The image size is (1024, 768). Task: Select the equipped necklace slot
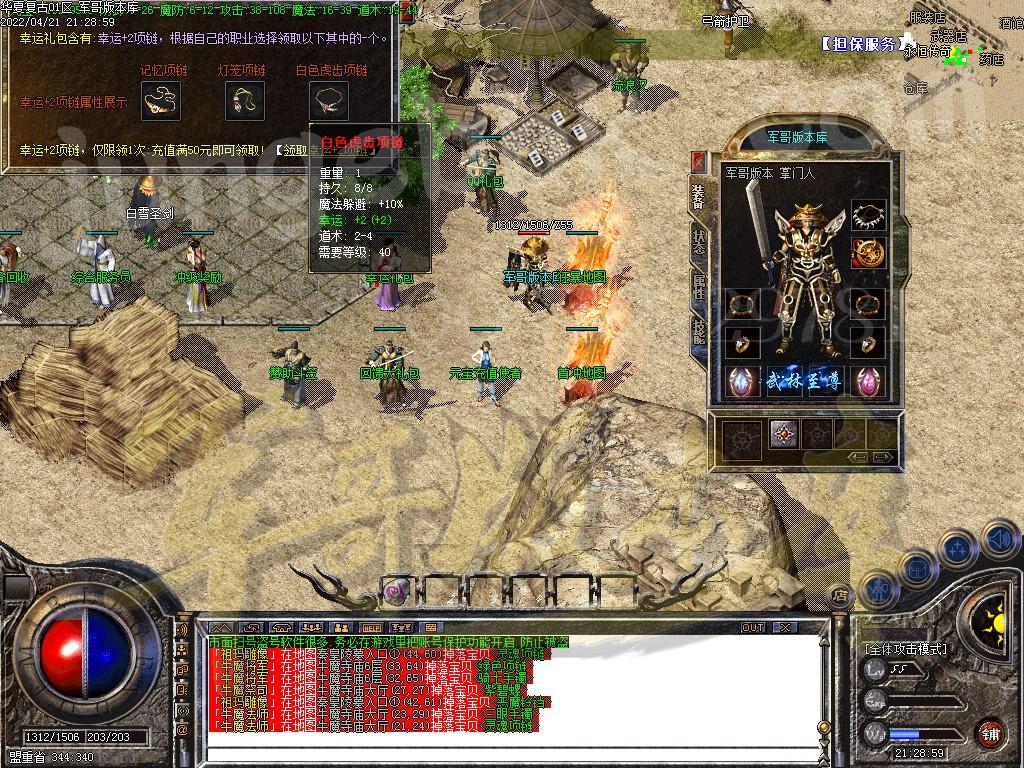tap(868, 216)
